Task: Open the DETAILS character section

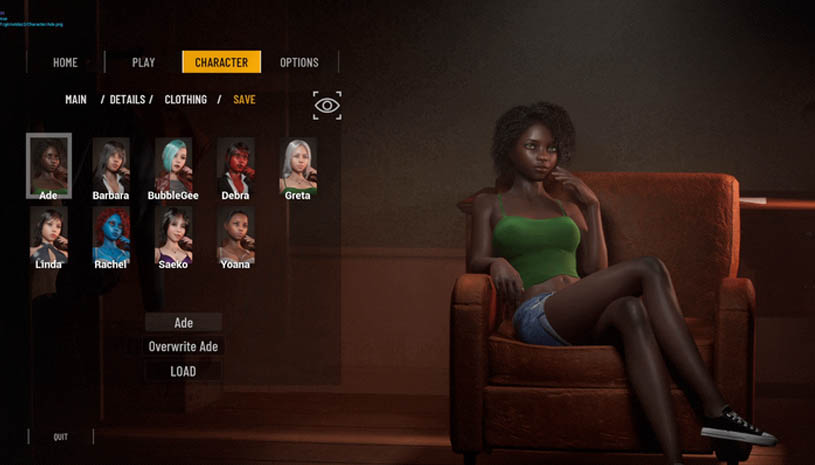Action: tap(127, 100)
